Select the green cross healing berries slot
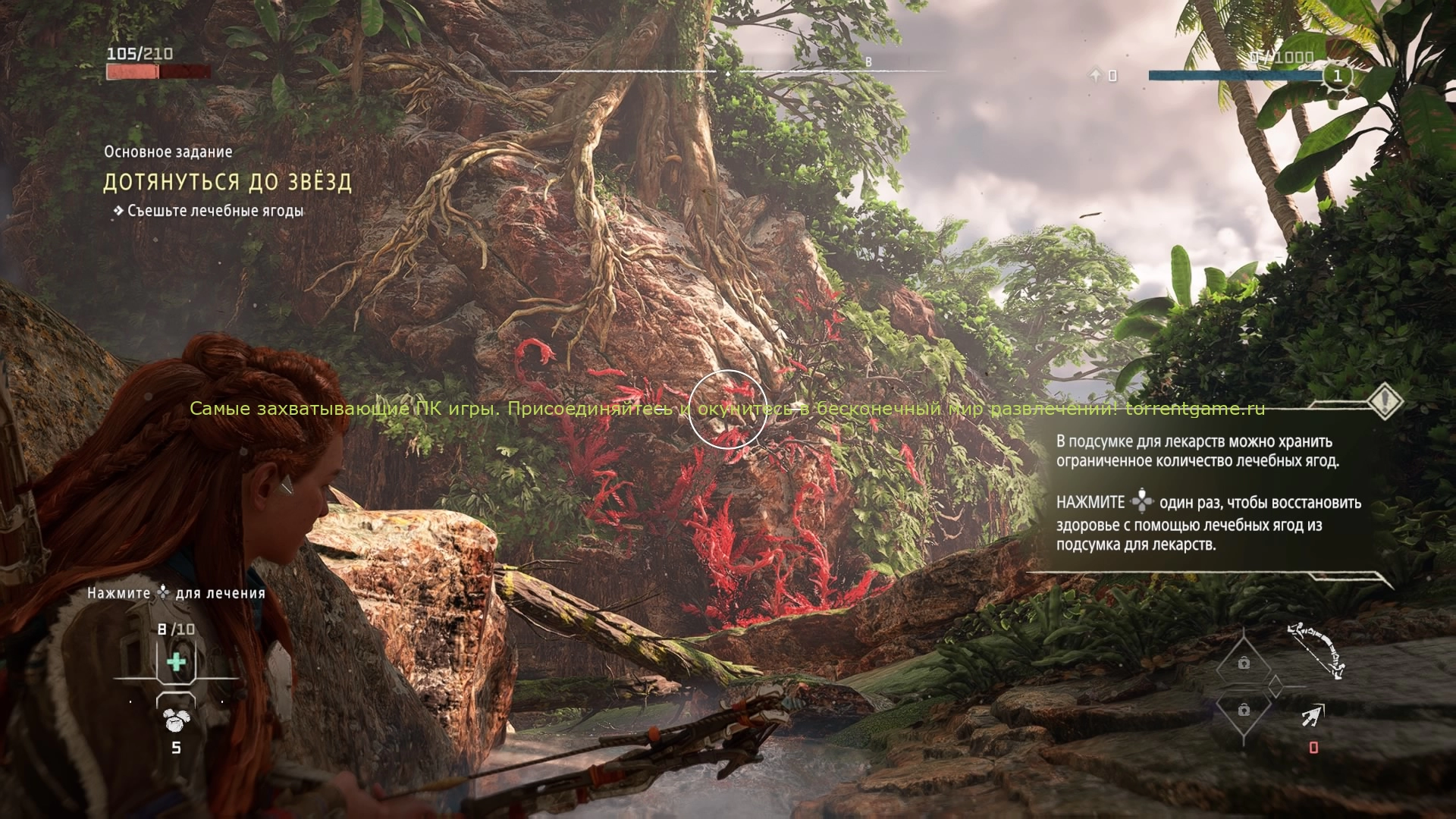The width and height of the screenshot is (1456, 819). click(176, 662)
